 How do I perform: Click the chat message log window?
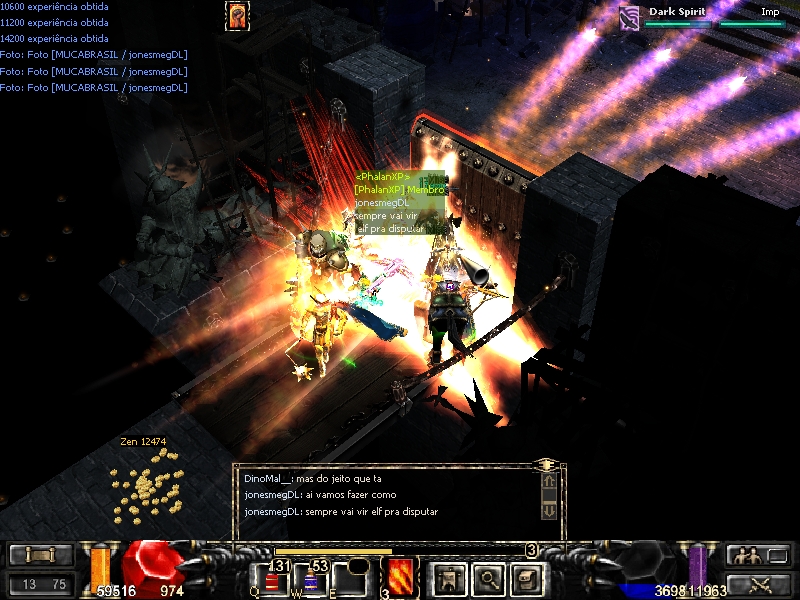390,496
